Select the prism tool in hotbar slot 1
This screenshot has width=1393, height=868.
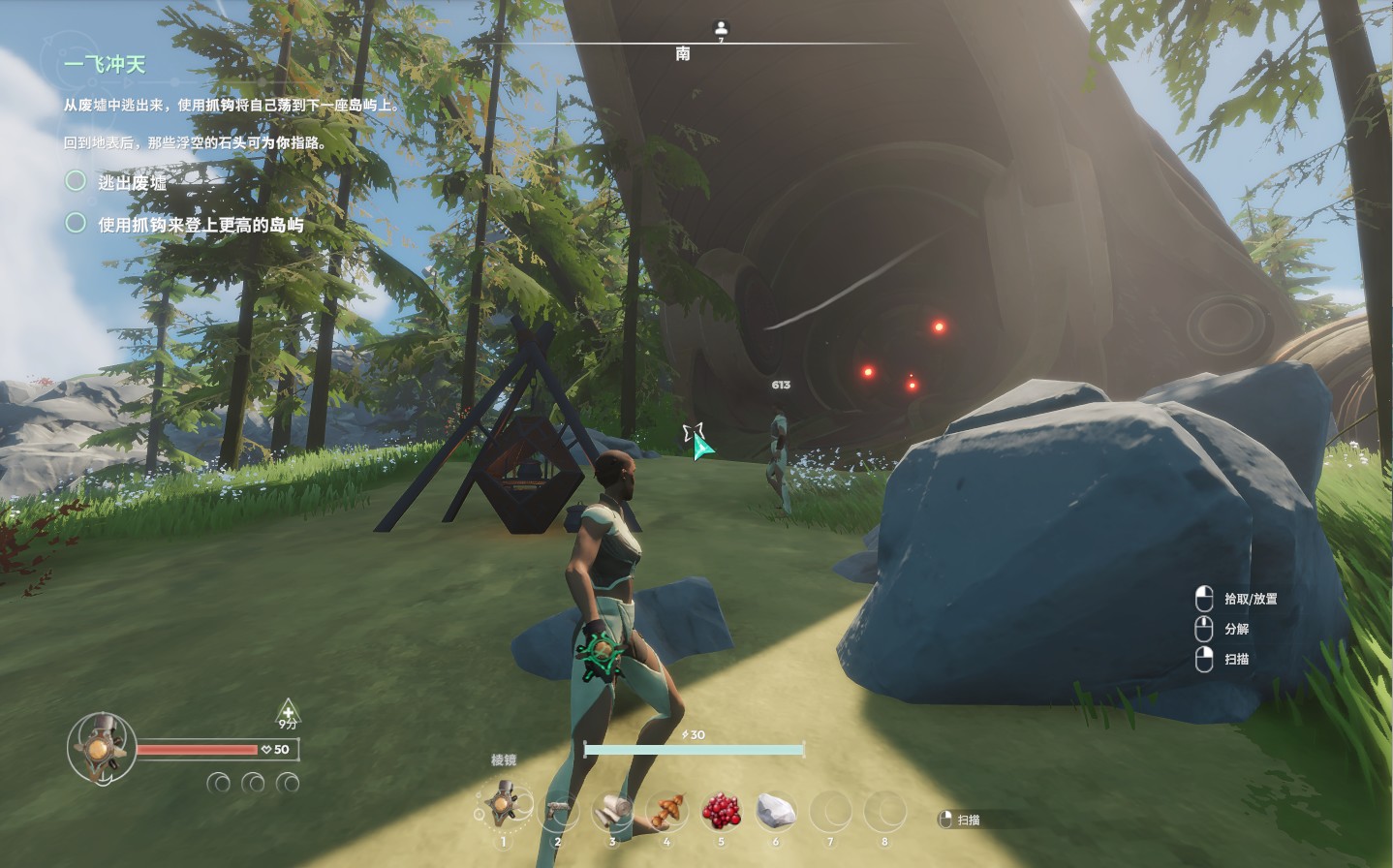pyautogui.click(x=503, y=806)
